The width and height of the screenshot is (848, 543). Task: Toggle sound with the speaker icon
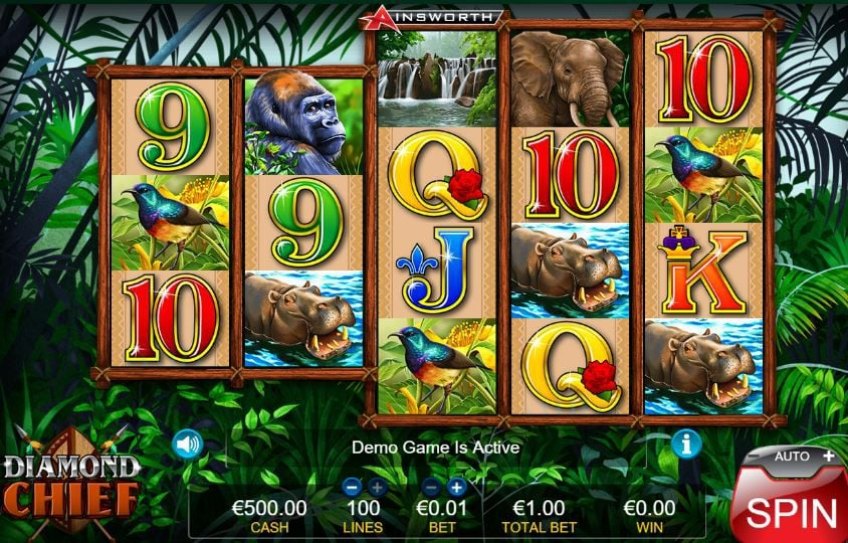(187, 443)
